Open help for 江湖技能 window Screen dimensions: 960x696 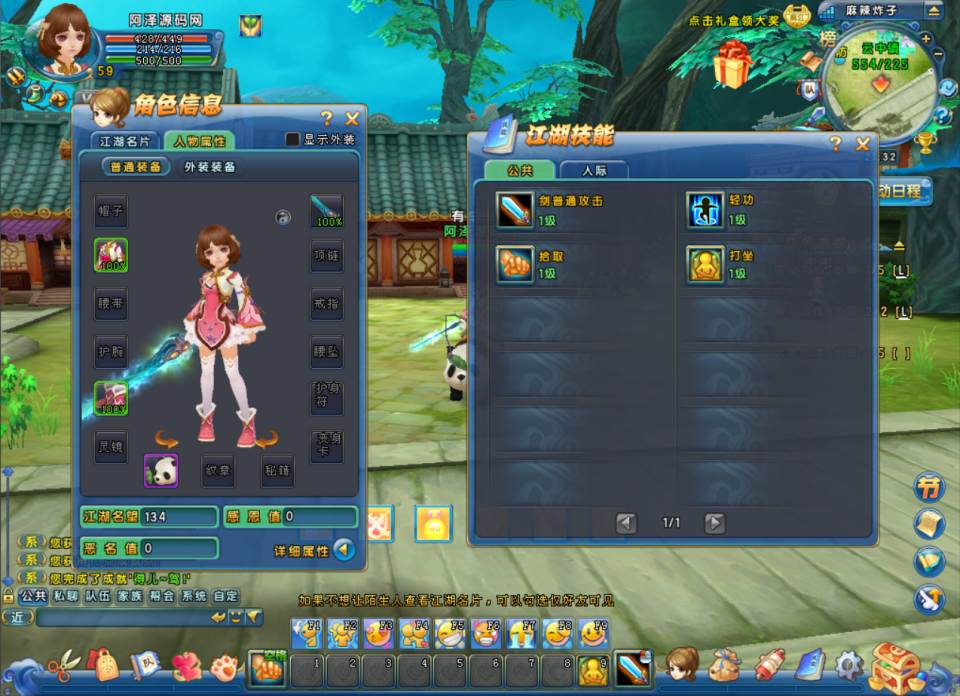click(x=835, y=144)
